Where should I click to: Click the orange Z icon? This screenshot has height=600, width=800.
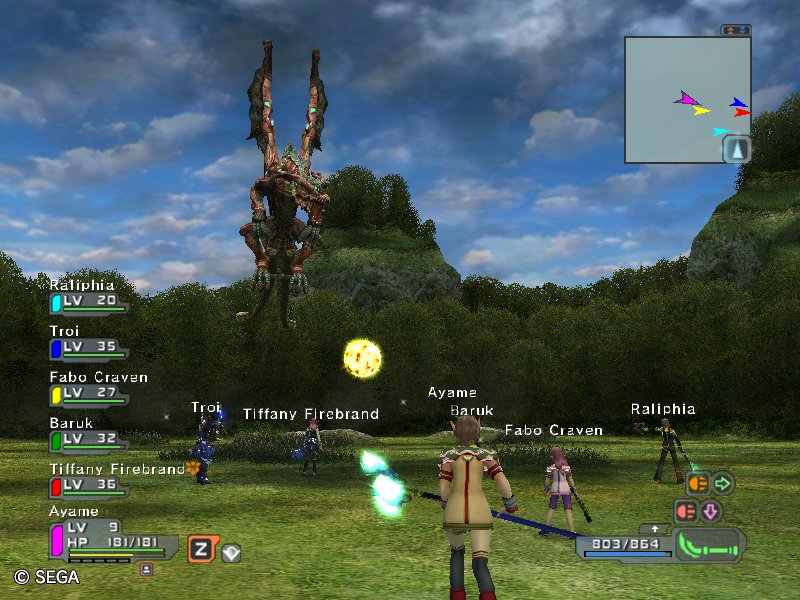click(201, 548)
